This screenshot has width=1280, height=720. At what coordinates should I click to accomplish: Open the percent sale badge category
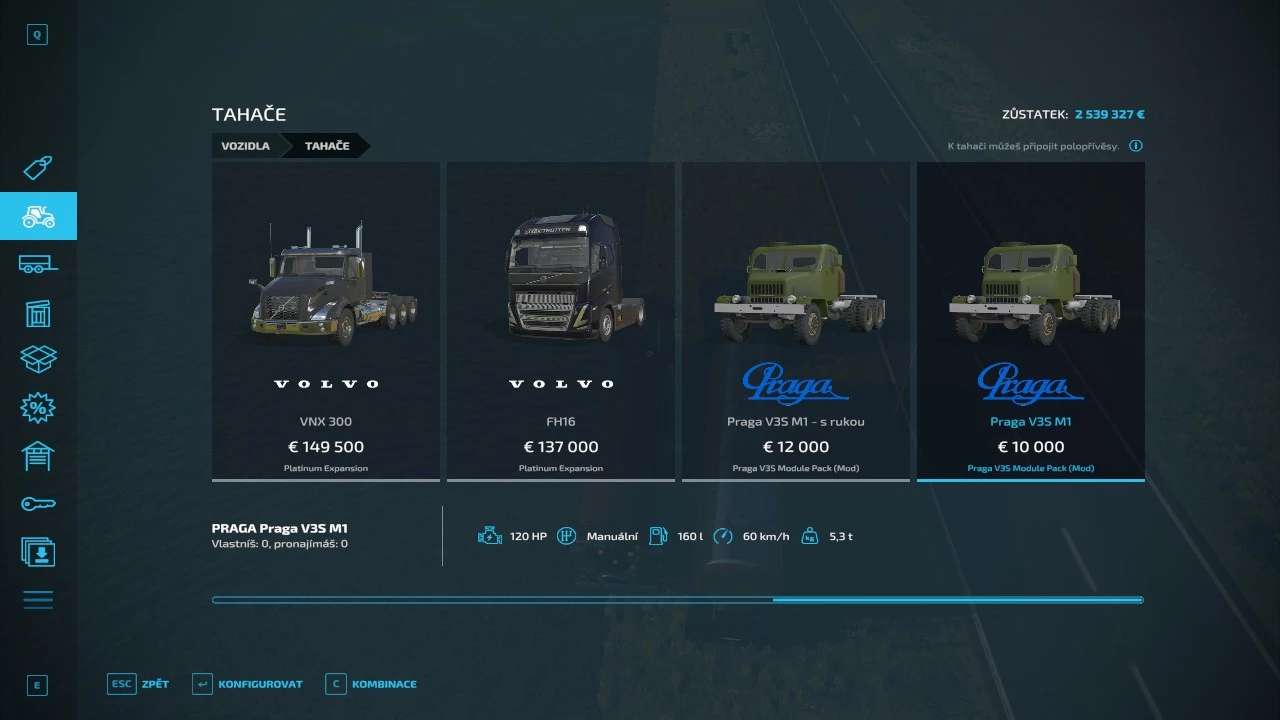(38, 407)
